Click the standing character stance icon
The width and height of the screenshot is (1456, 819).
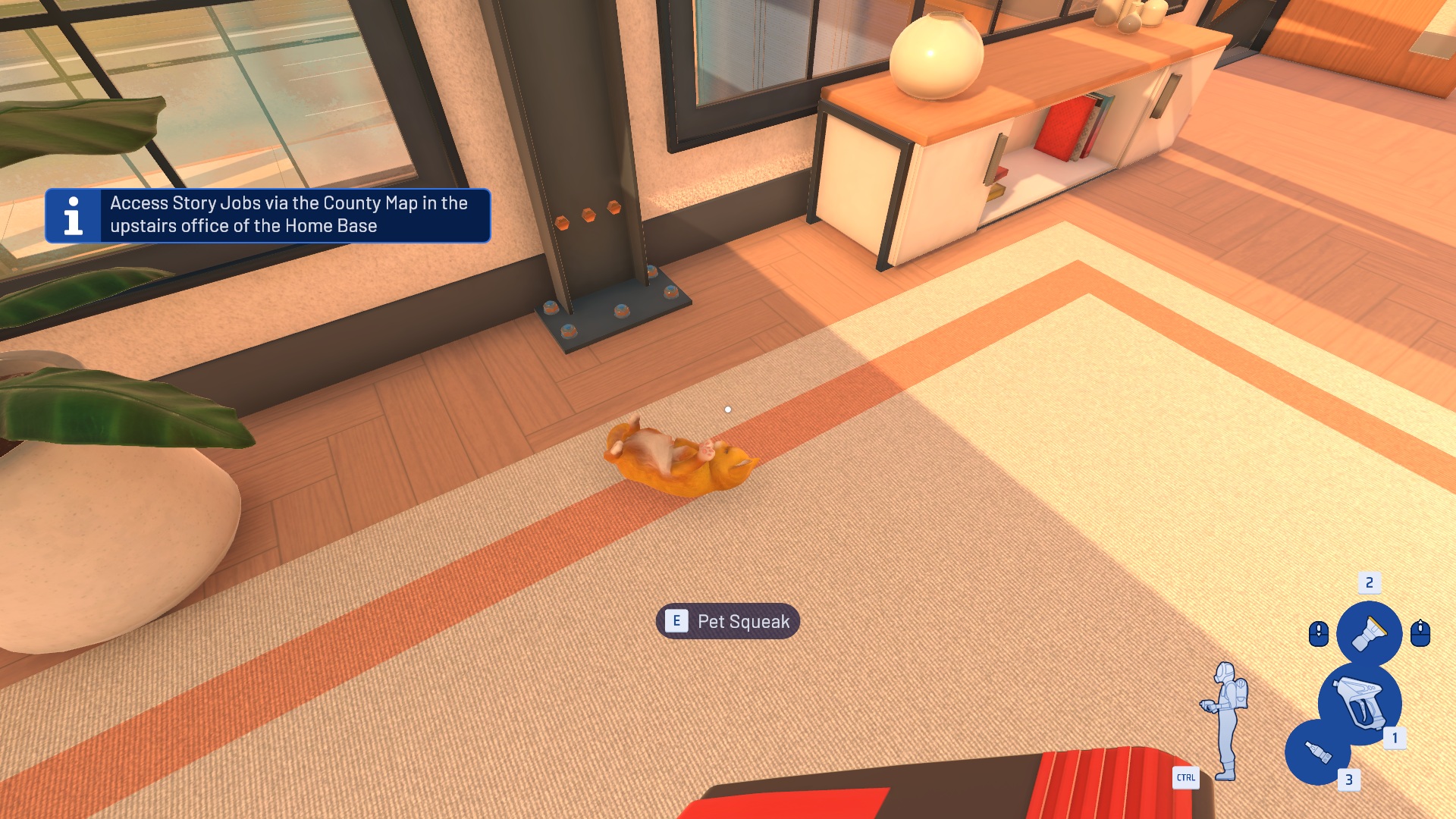[1225, 720]
